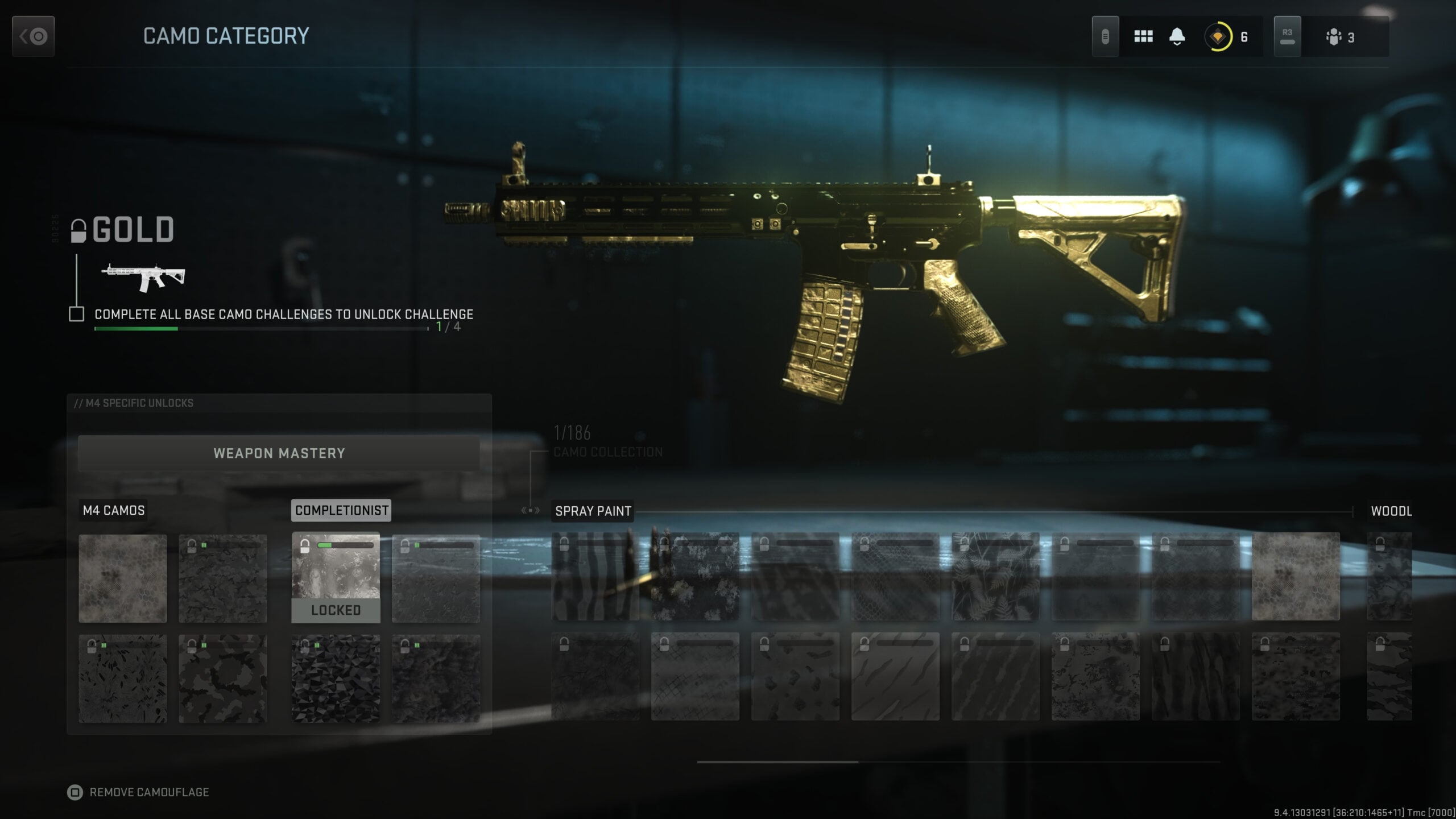Click the COD Points currency icon showing 6
Viewport: 1456px width, 819px height.
[x=1218, y=37]
